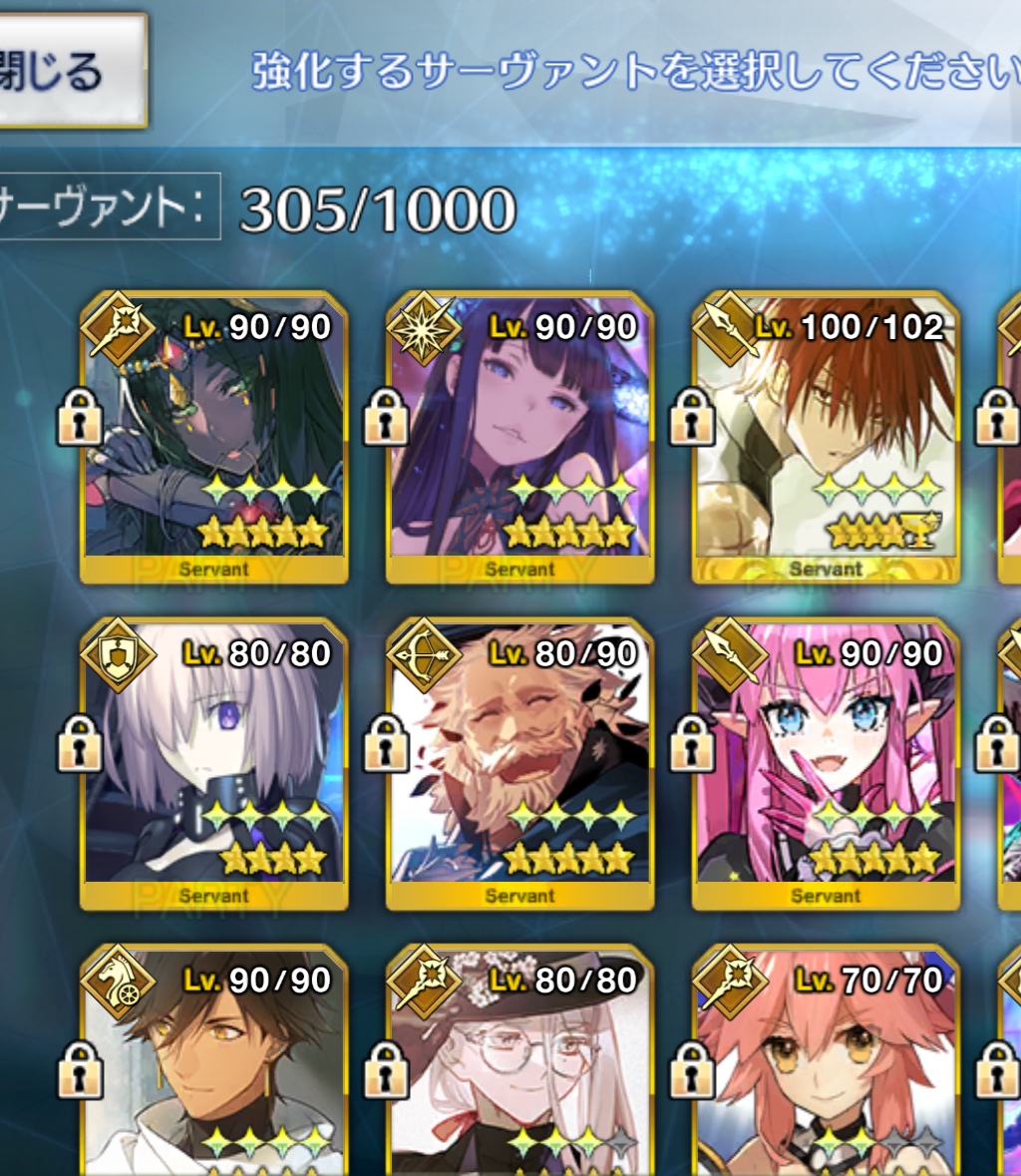Select the Rider servant with golden eyes
Viewport: 1021px width, 1176px height.
tap(213, 1067)
